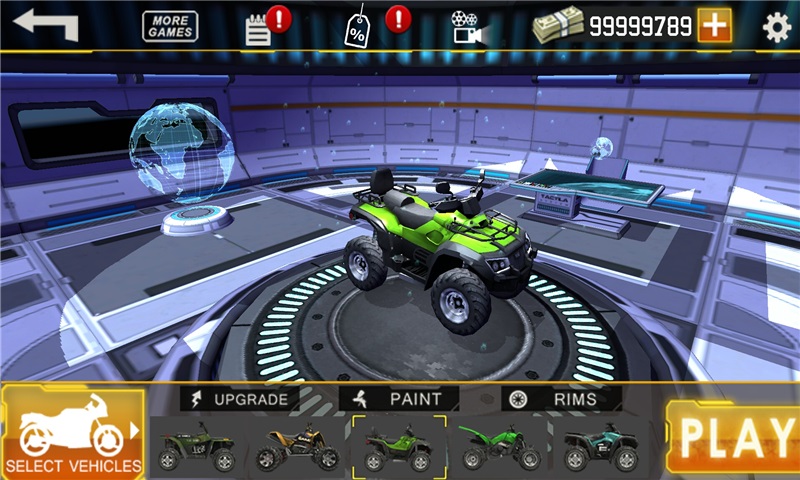Switch to the Paint tab
The image size is (800, 480).
tap(400, 399)
